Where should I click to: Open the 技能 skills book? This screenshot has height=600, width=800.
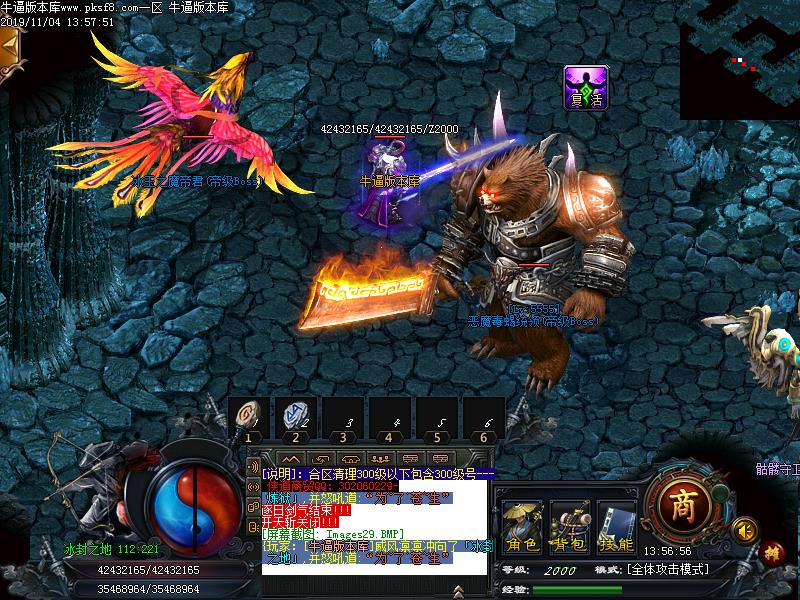point(616,528)
